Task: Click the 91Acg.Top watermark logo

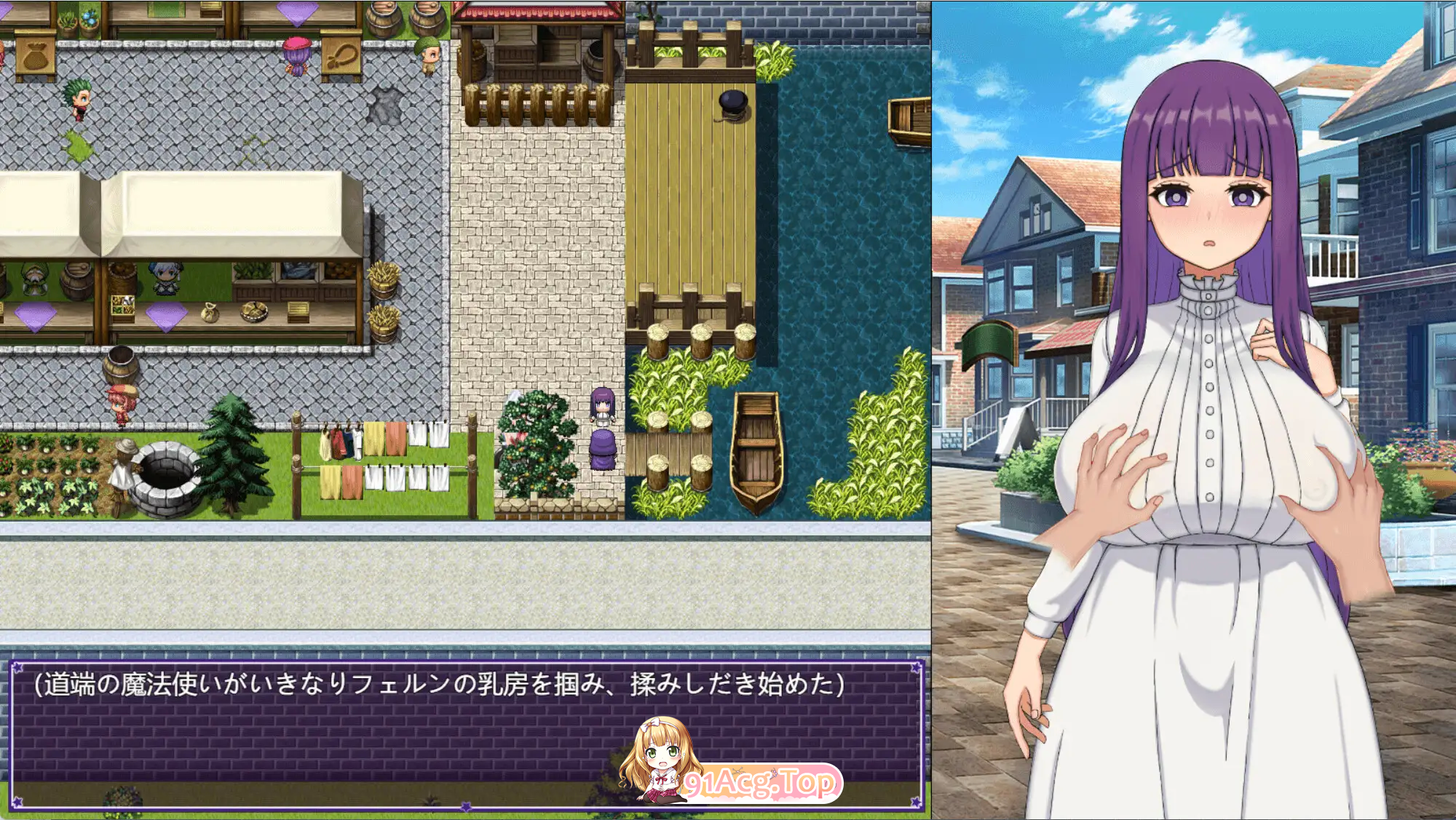Action: (760, 782)
